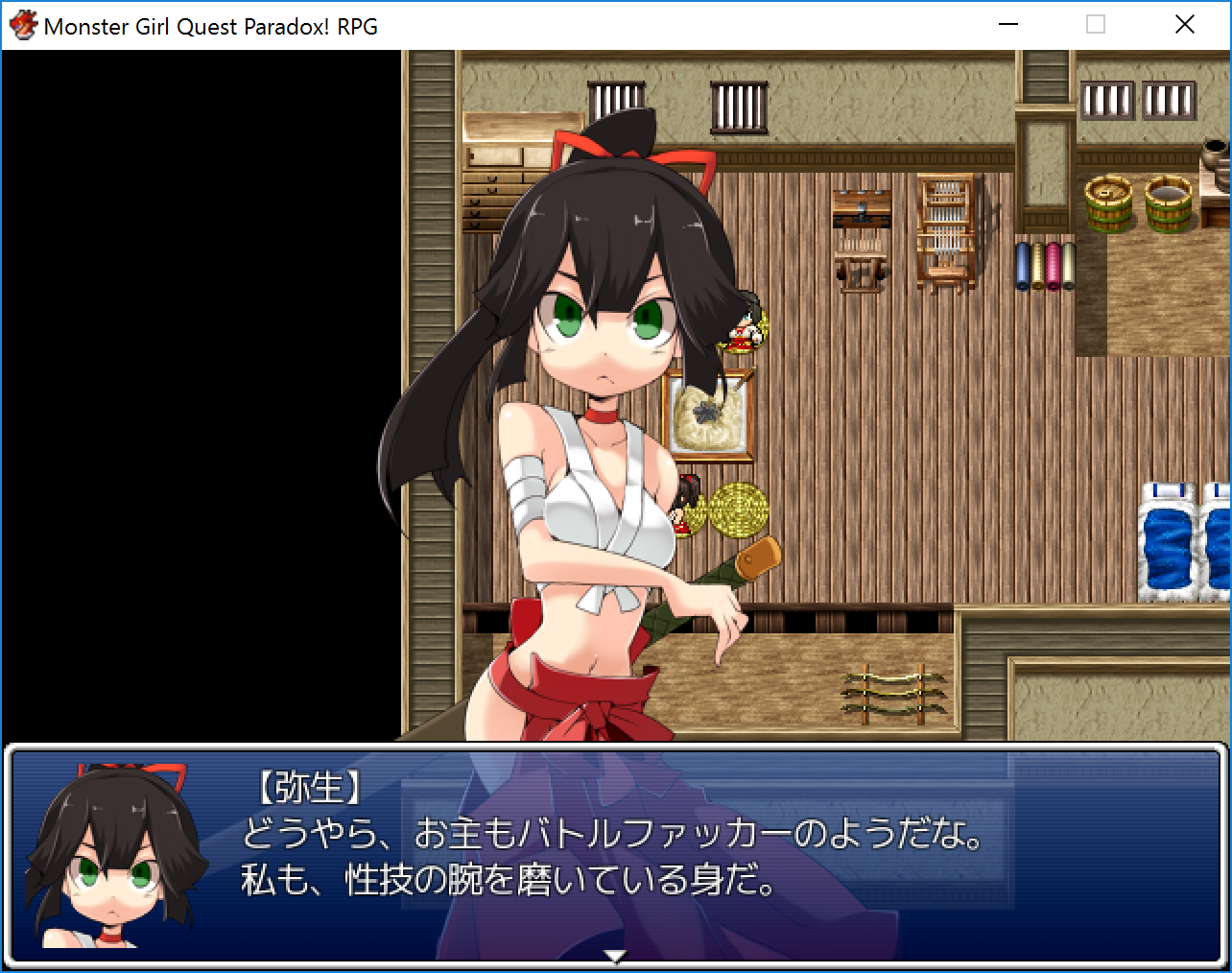Click the wooden barrels on the upper right
The height and width of the screenshot is (973, 1232).
(1108, 202)
